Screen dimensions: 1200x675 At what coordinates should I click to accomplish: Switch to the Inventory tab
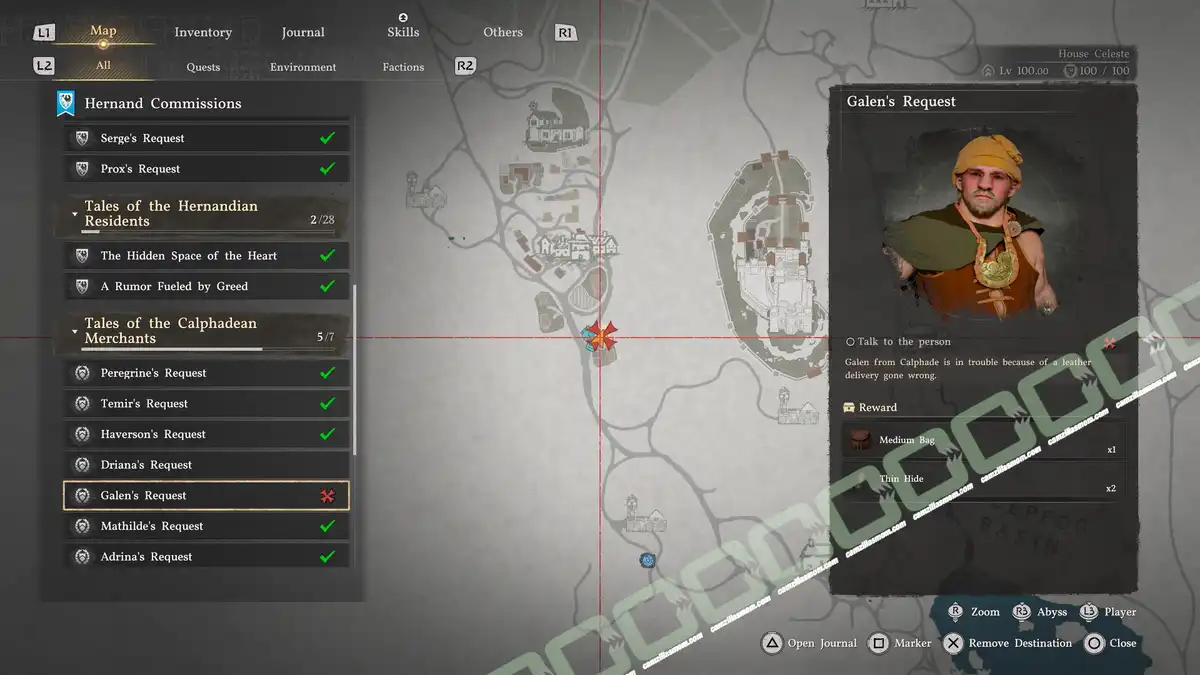click(203, 32)
